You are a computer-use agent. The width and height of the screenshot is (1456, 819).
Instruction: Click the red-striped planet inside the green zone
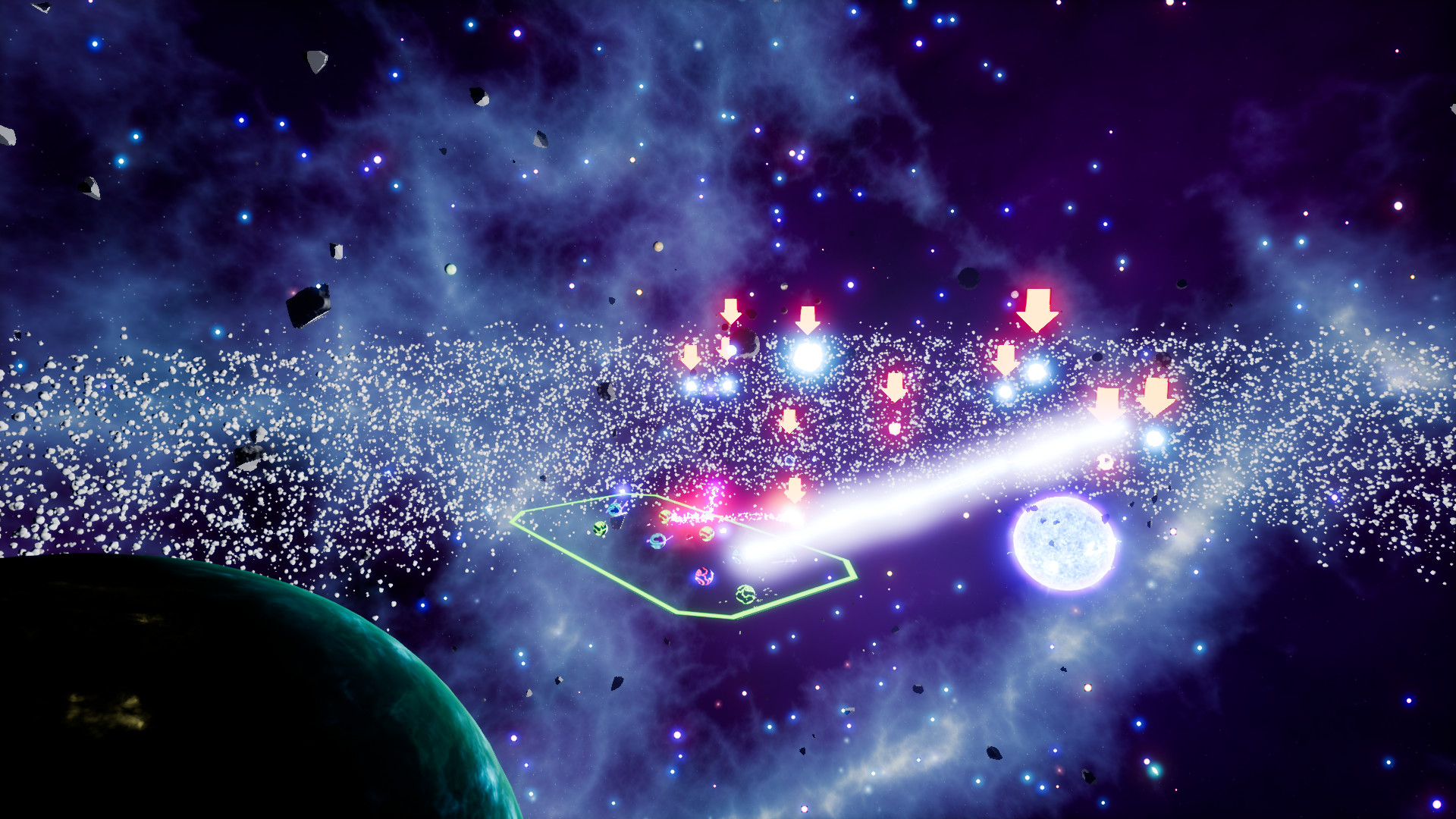(x=704, y=579)
